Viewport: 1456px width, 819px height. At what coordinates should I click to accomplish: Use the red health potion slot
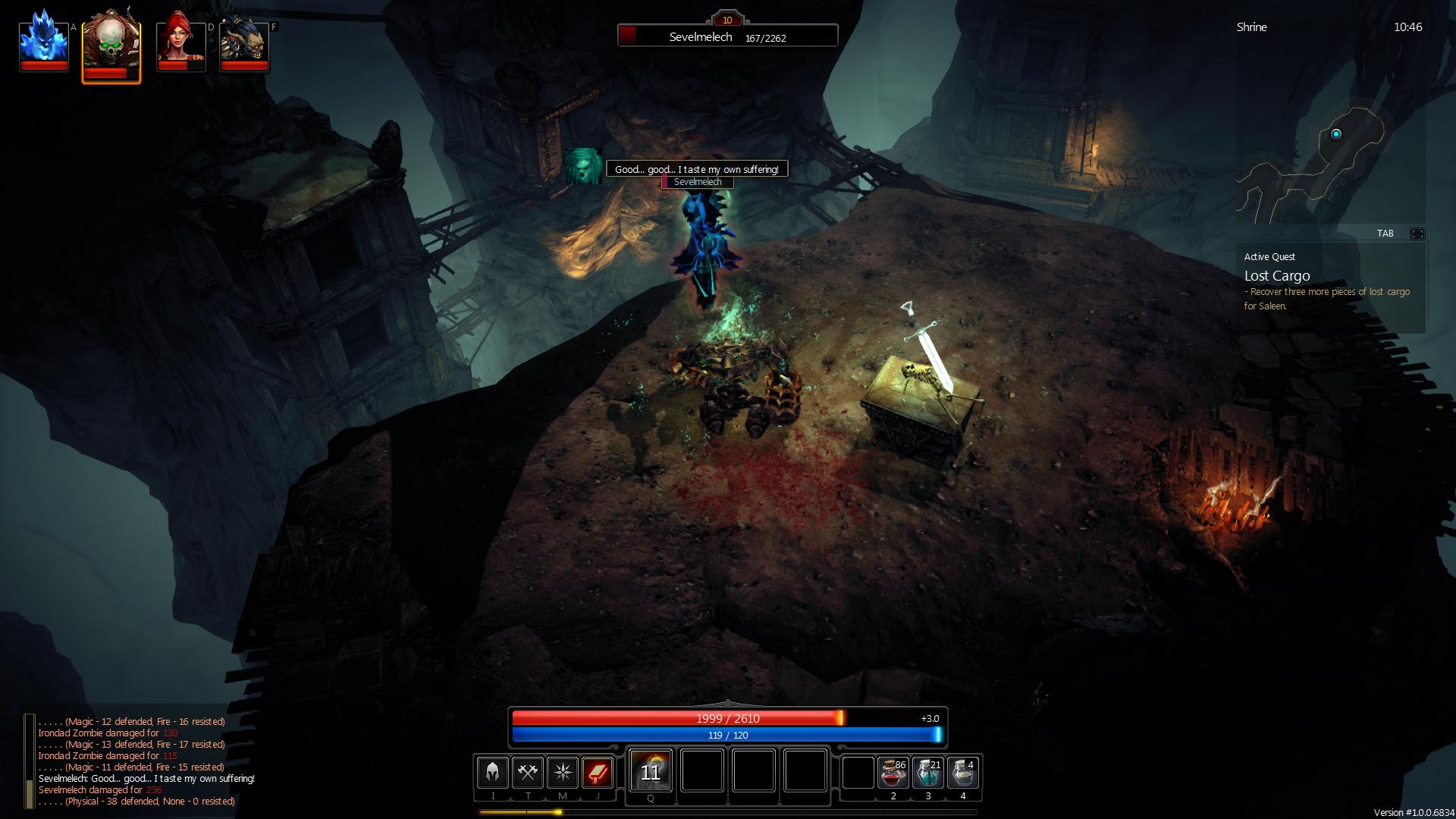tap(893, 773)
